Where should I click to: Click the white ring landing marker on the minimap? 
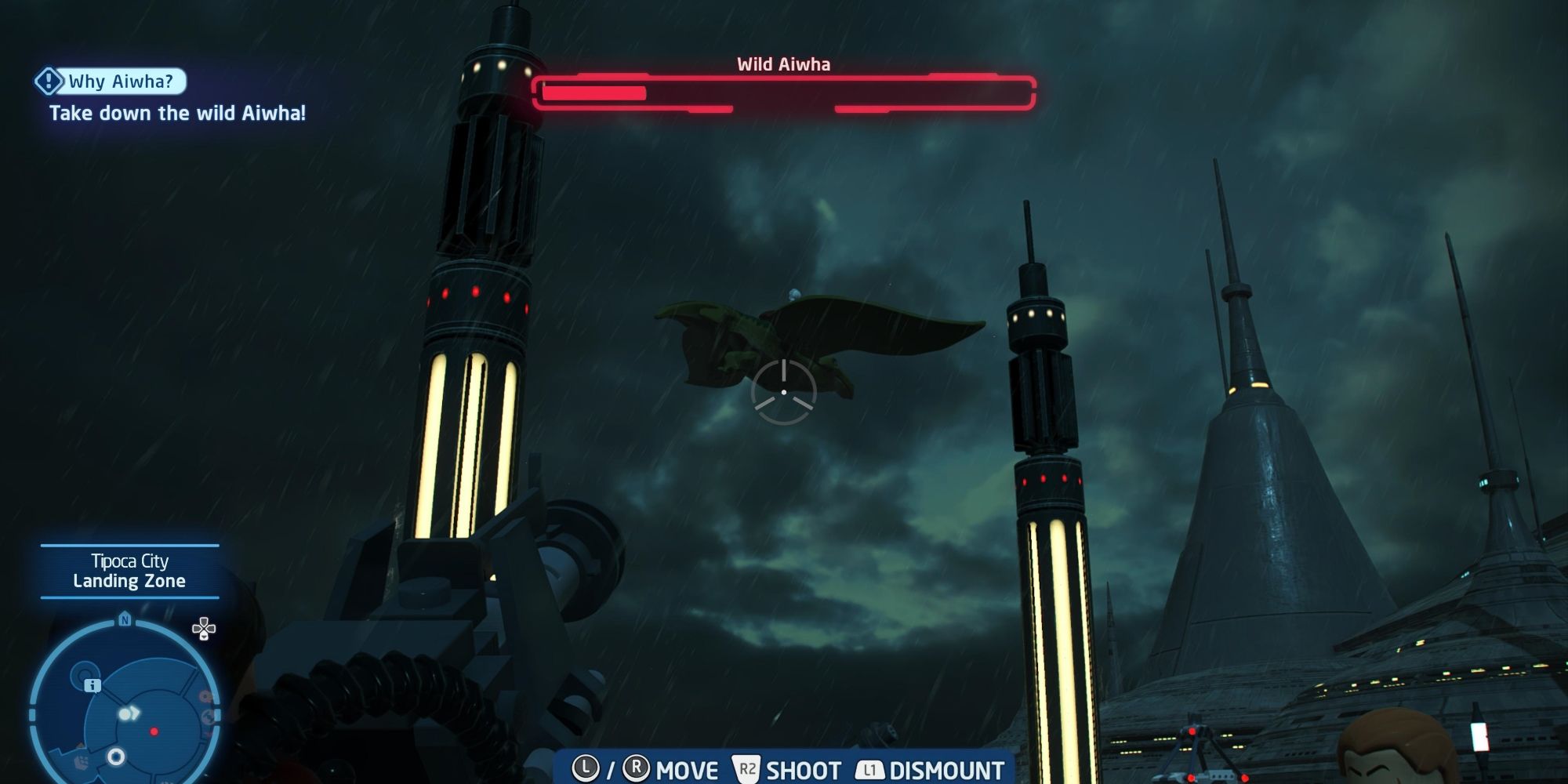117,756
